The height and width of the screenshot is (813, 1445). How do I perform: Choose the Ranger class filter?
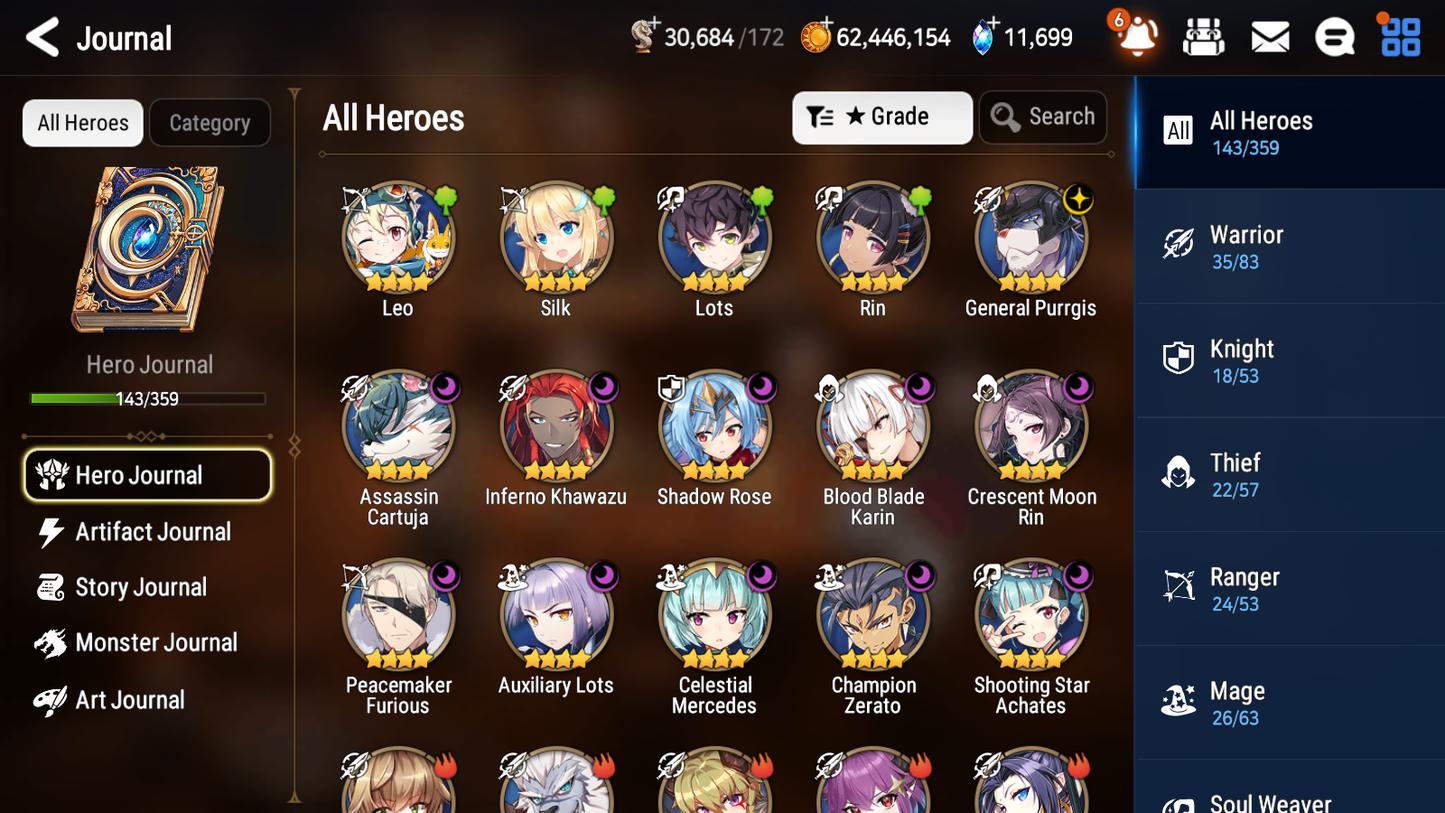coord(1289,588)
